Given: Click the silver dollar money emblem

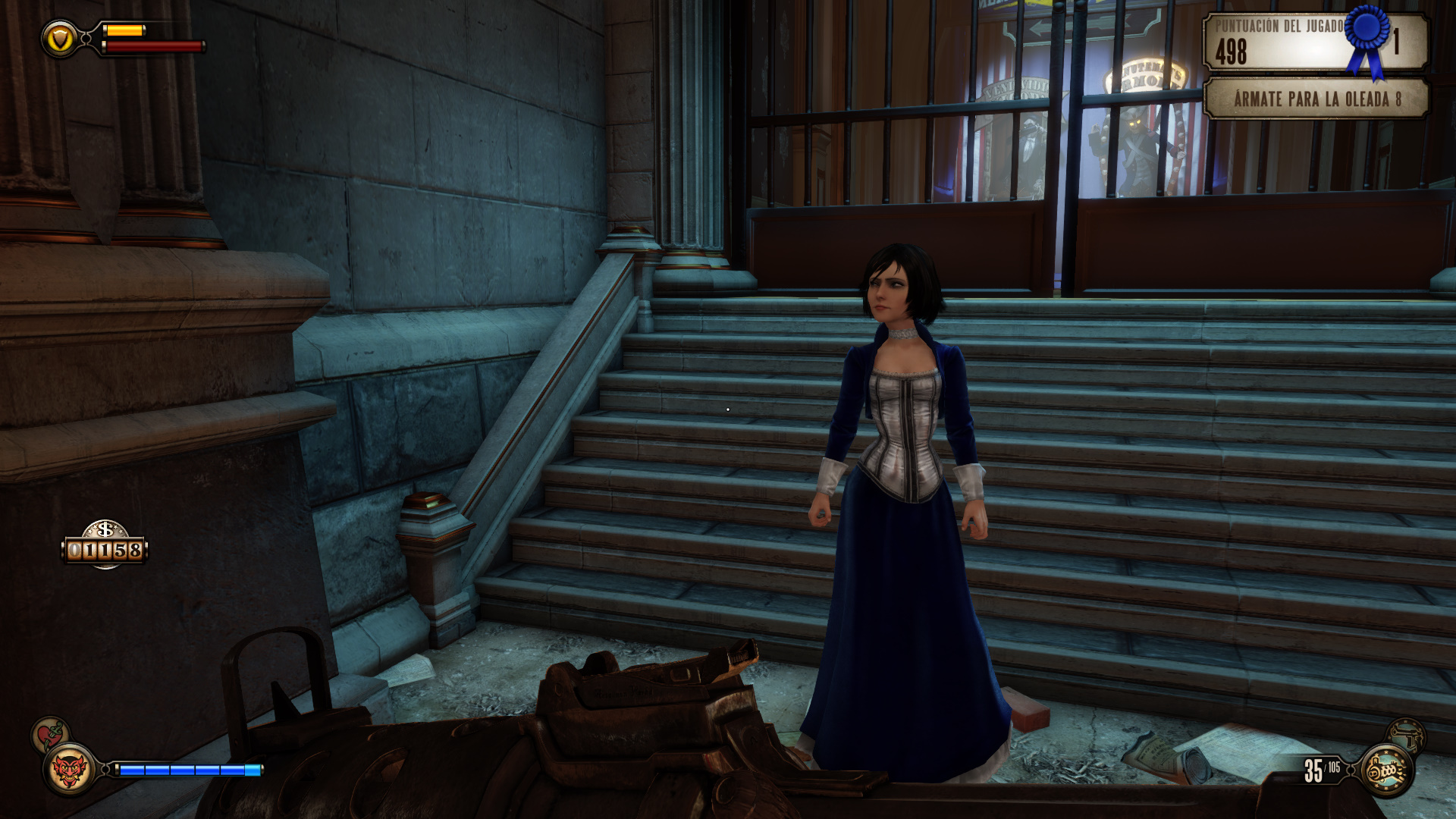Looking at the screenshot, I should click(105, 529).
